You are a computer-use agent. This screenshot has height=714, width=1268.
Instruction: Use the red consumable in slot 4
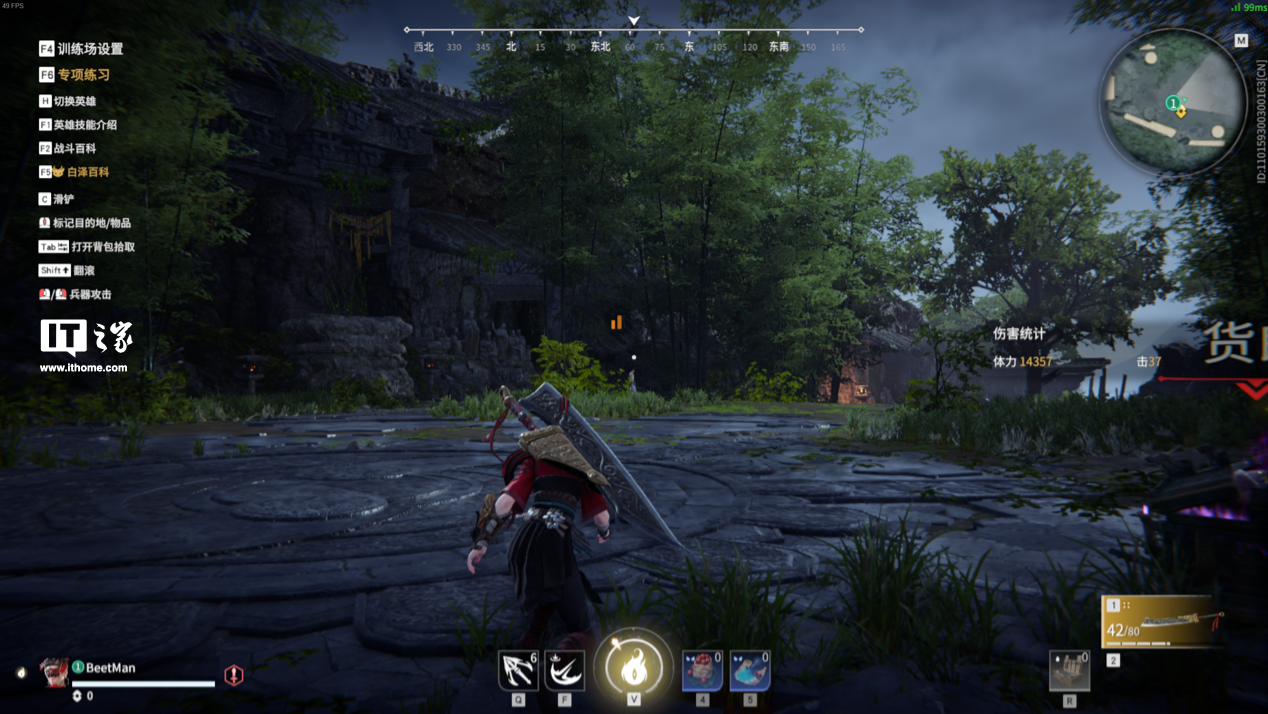coord(702,671)
